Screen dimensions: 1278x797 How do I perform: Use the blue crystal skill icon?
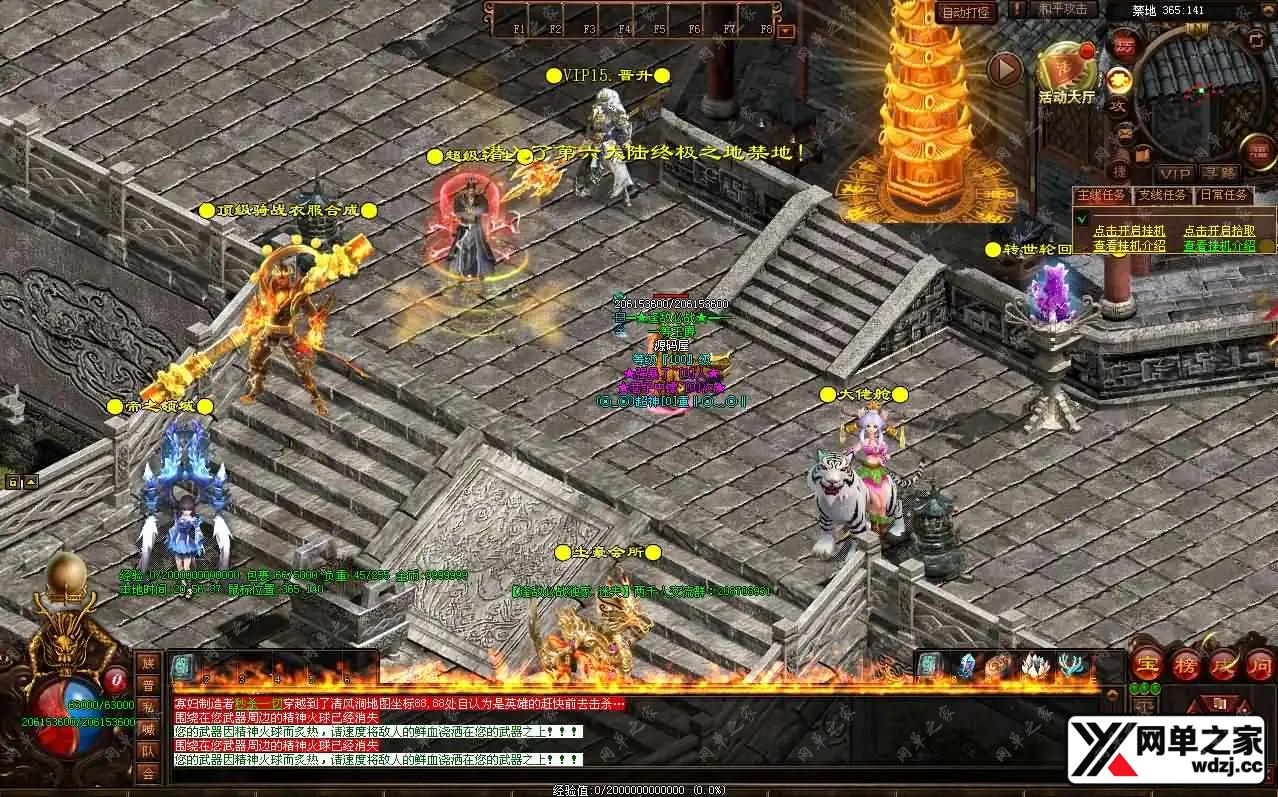[965, 666]
